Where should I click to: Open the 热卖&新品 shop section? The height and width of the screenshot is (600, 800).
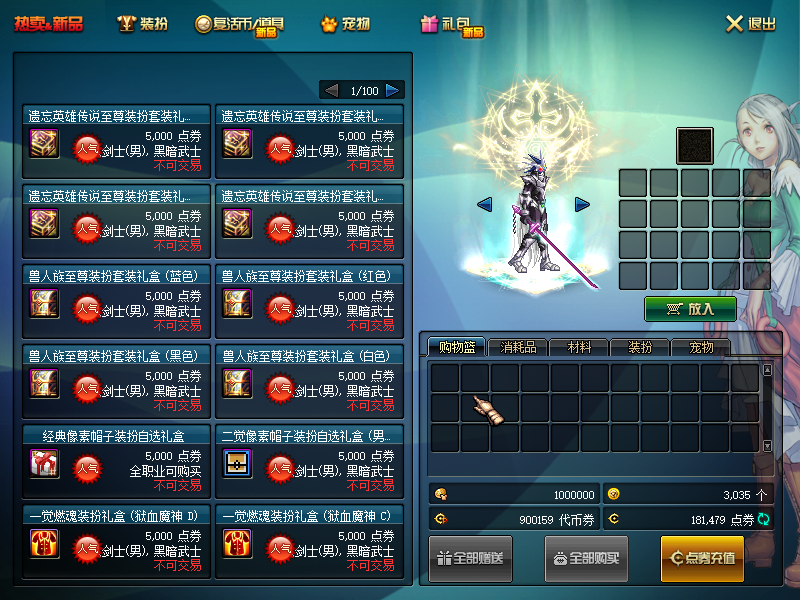[x=49, y=23]
